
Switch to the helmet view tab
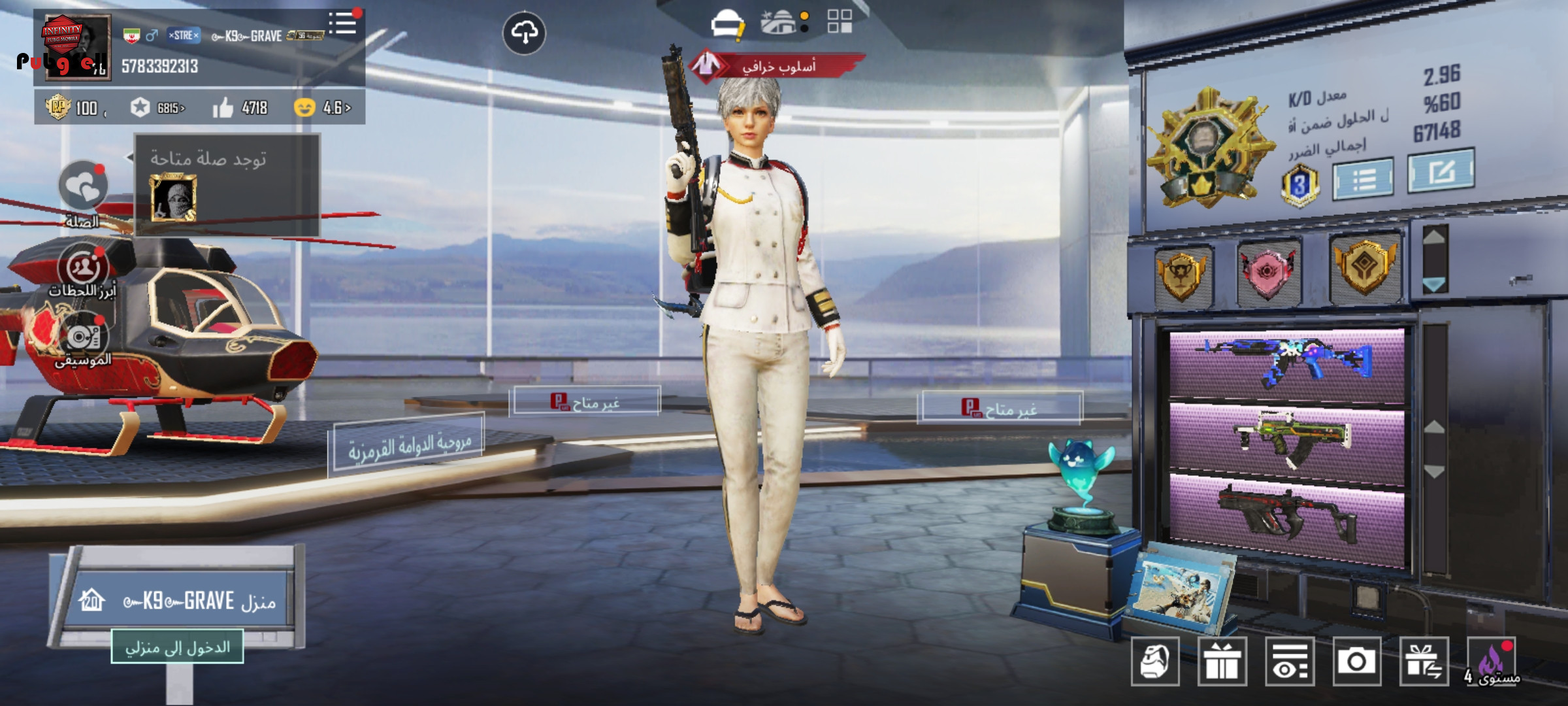point(727,24)
